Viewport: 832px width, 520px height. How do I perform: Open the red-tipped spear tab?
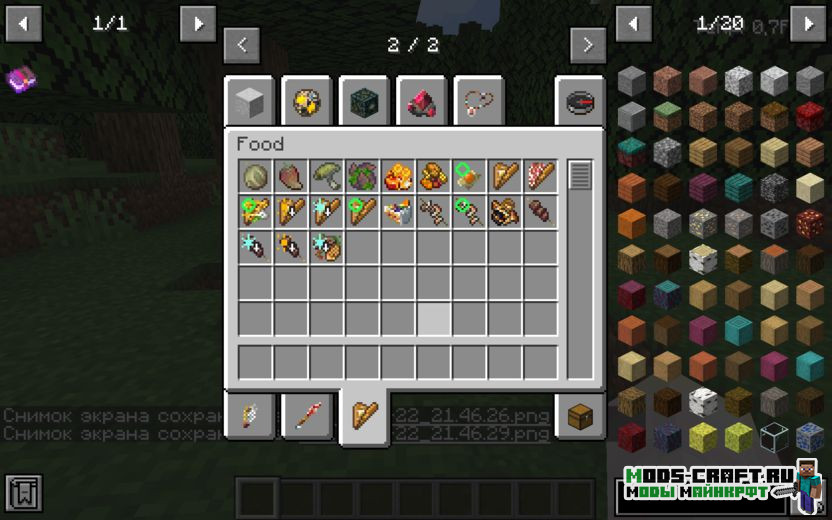click(x=307, y=415)
